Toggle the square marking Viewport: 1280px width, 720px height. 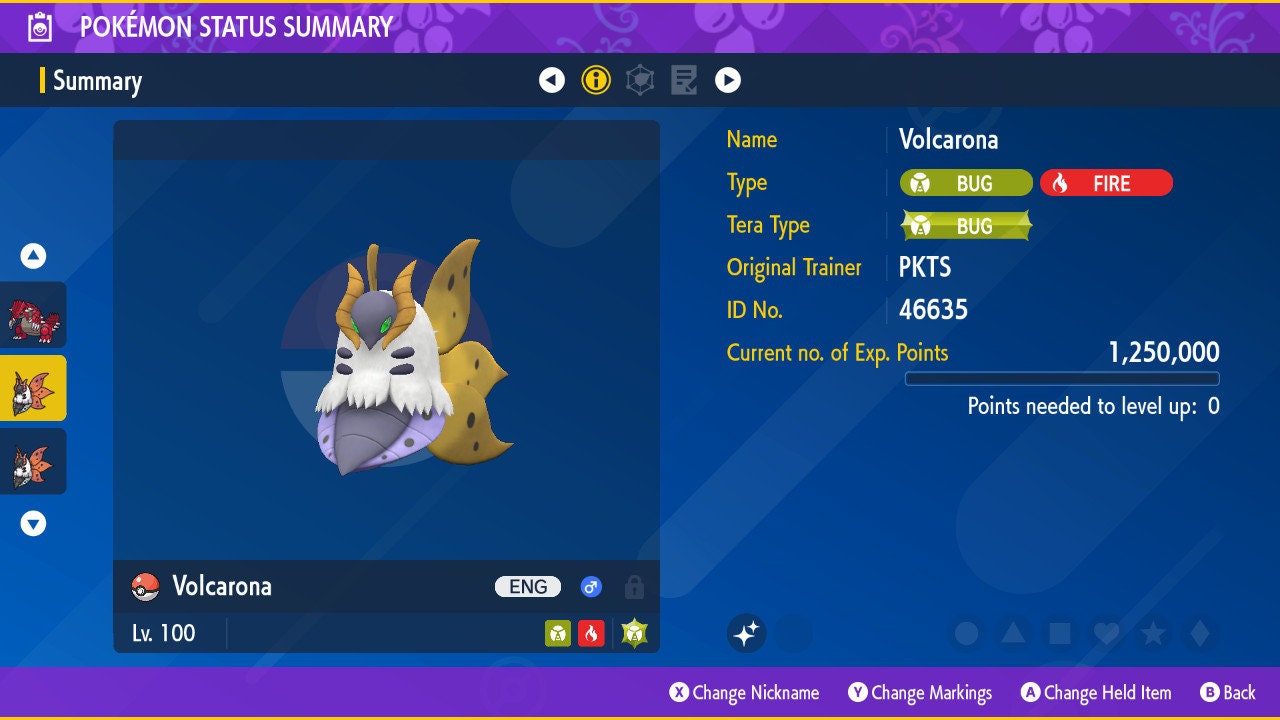1060,633
